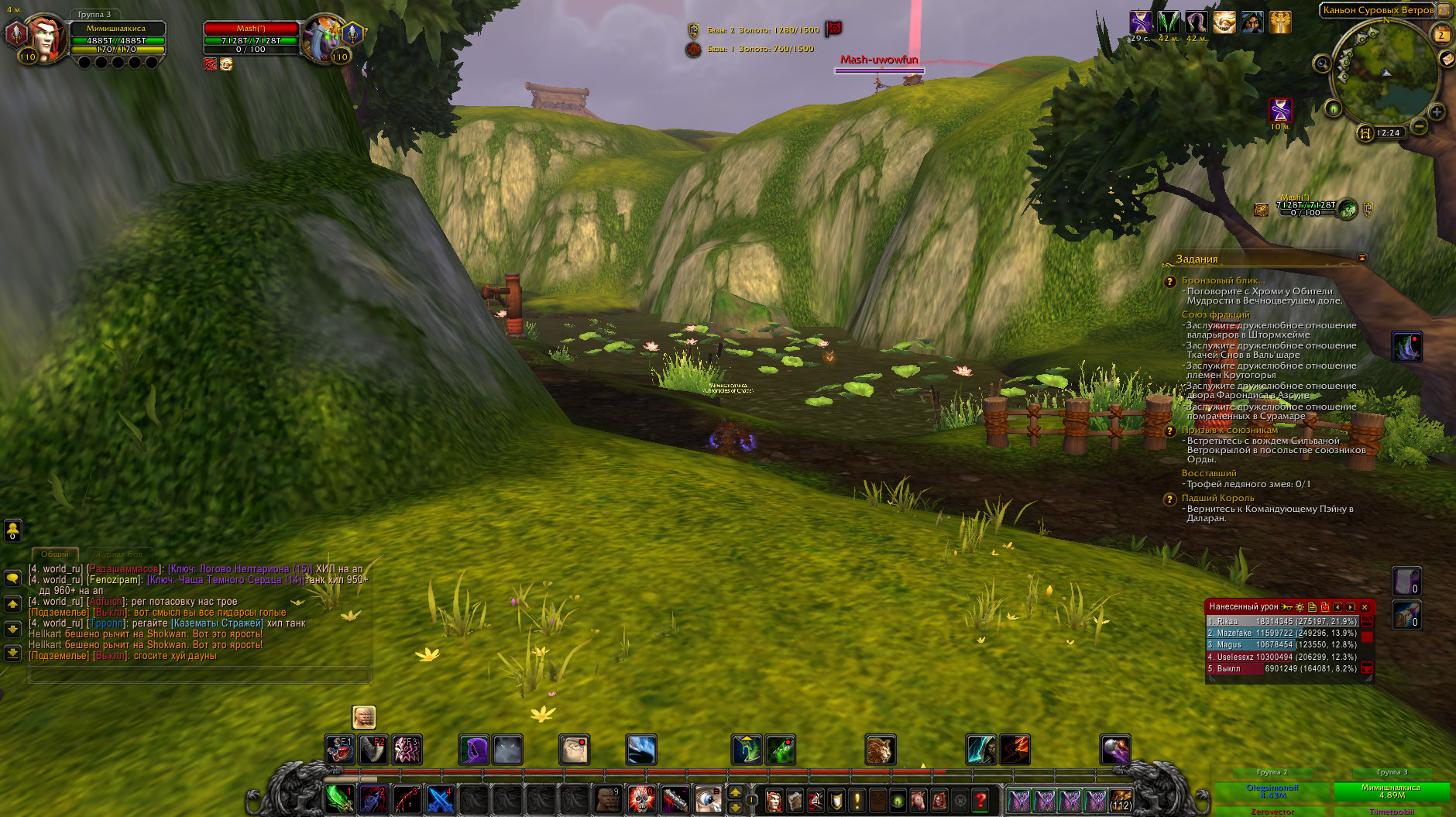
Task: Close the damage meter window
Action: 1365,607
